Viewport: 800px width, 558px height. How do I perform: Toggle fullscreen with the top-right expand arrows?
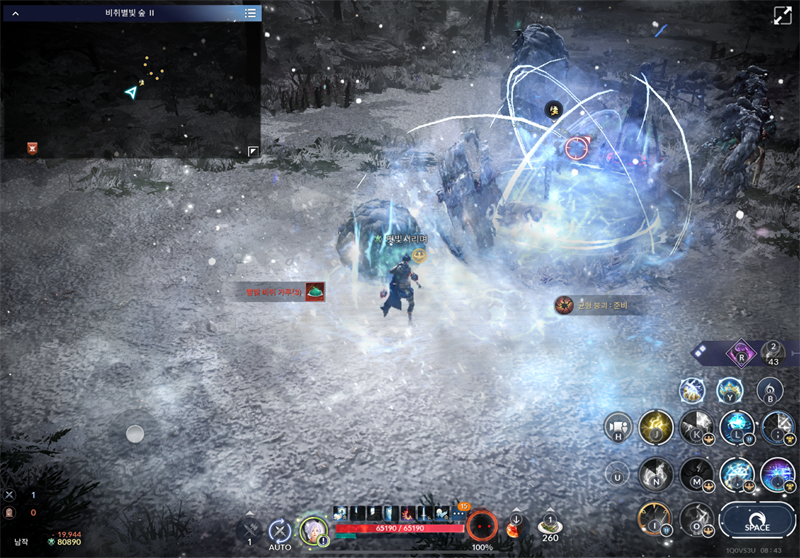coord(782,16)
